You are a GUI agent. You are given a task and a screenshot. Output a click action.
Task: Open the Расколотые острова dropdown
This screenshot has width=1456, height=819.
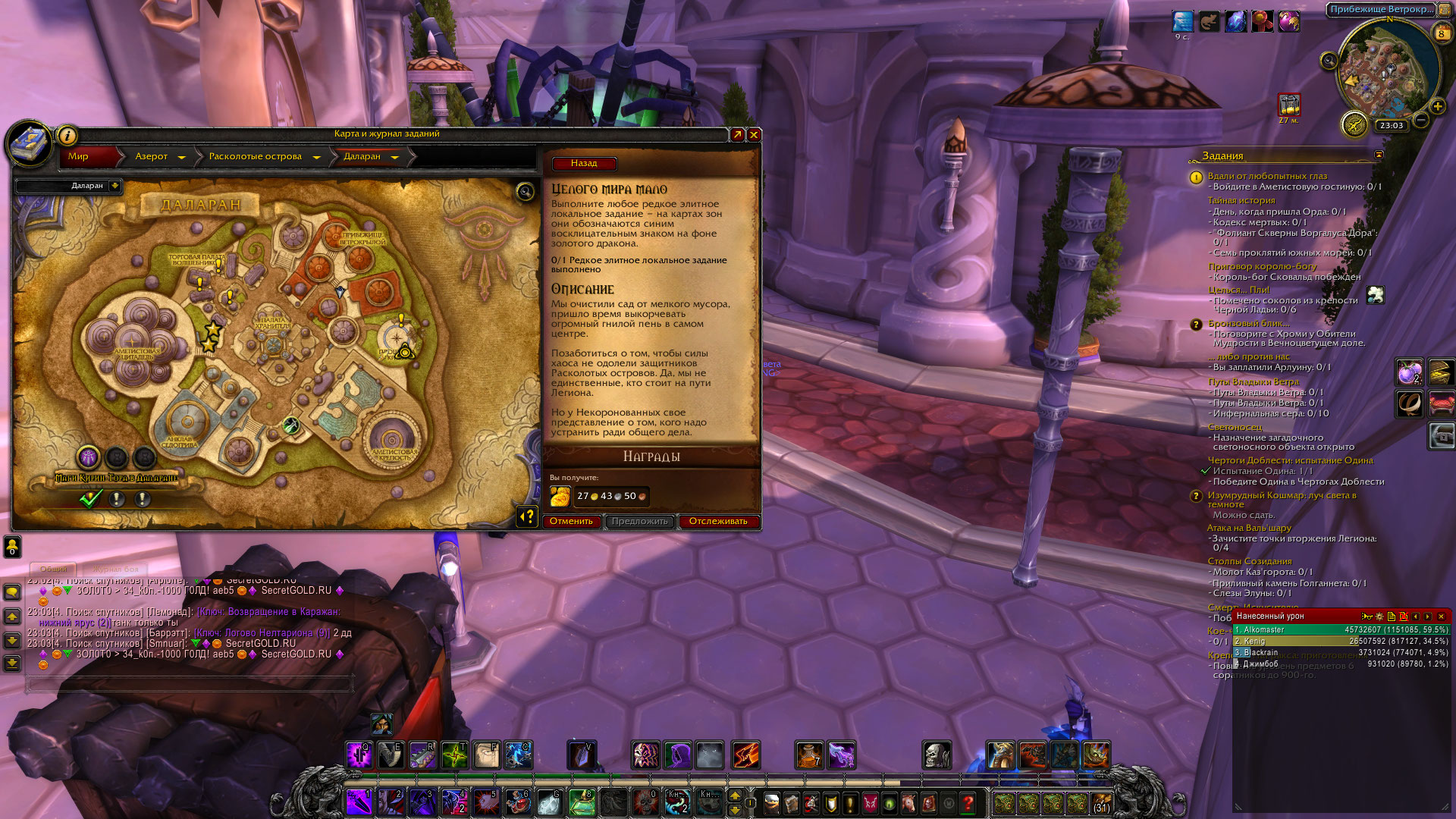316,157
